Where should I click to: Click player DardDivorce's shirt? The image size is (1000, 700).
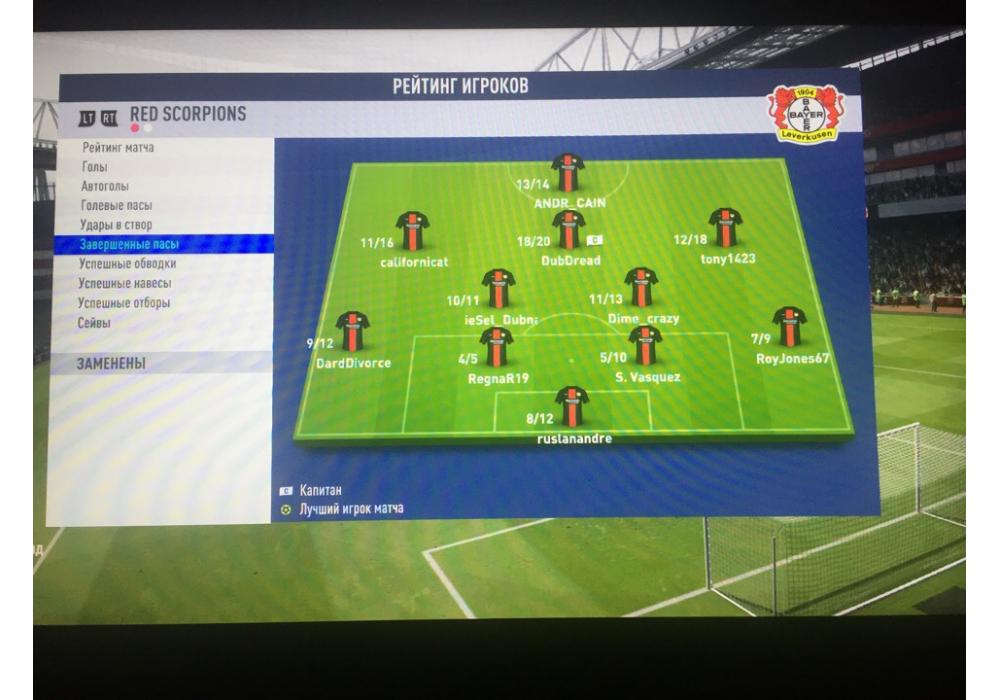click(x=352, y=331)
